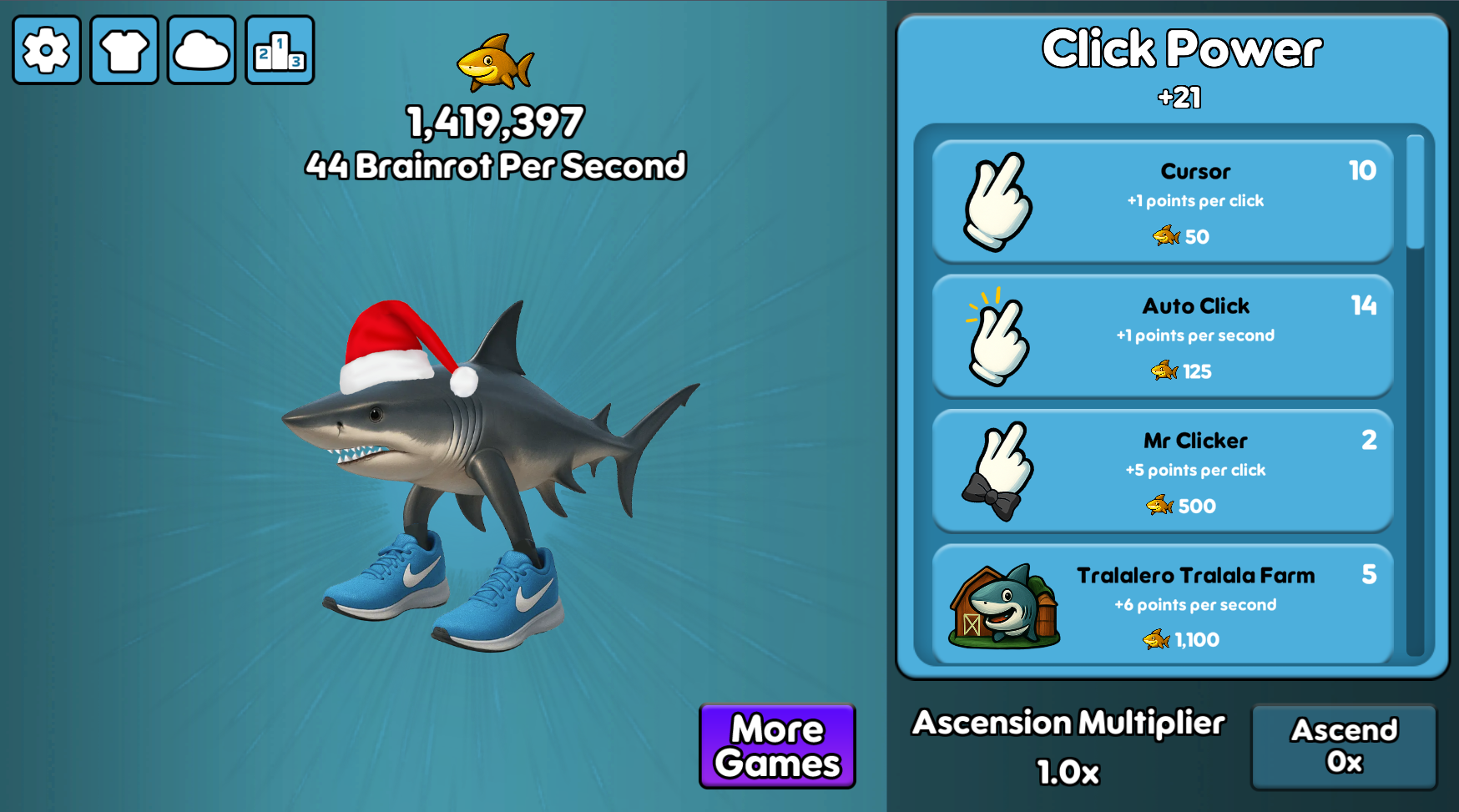The width and height of the screenshot is (1459, 812).
Task: Click the upgrade list scrollbar
Action: point(1415,193)
